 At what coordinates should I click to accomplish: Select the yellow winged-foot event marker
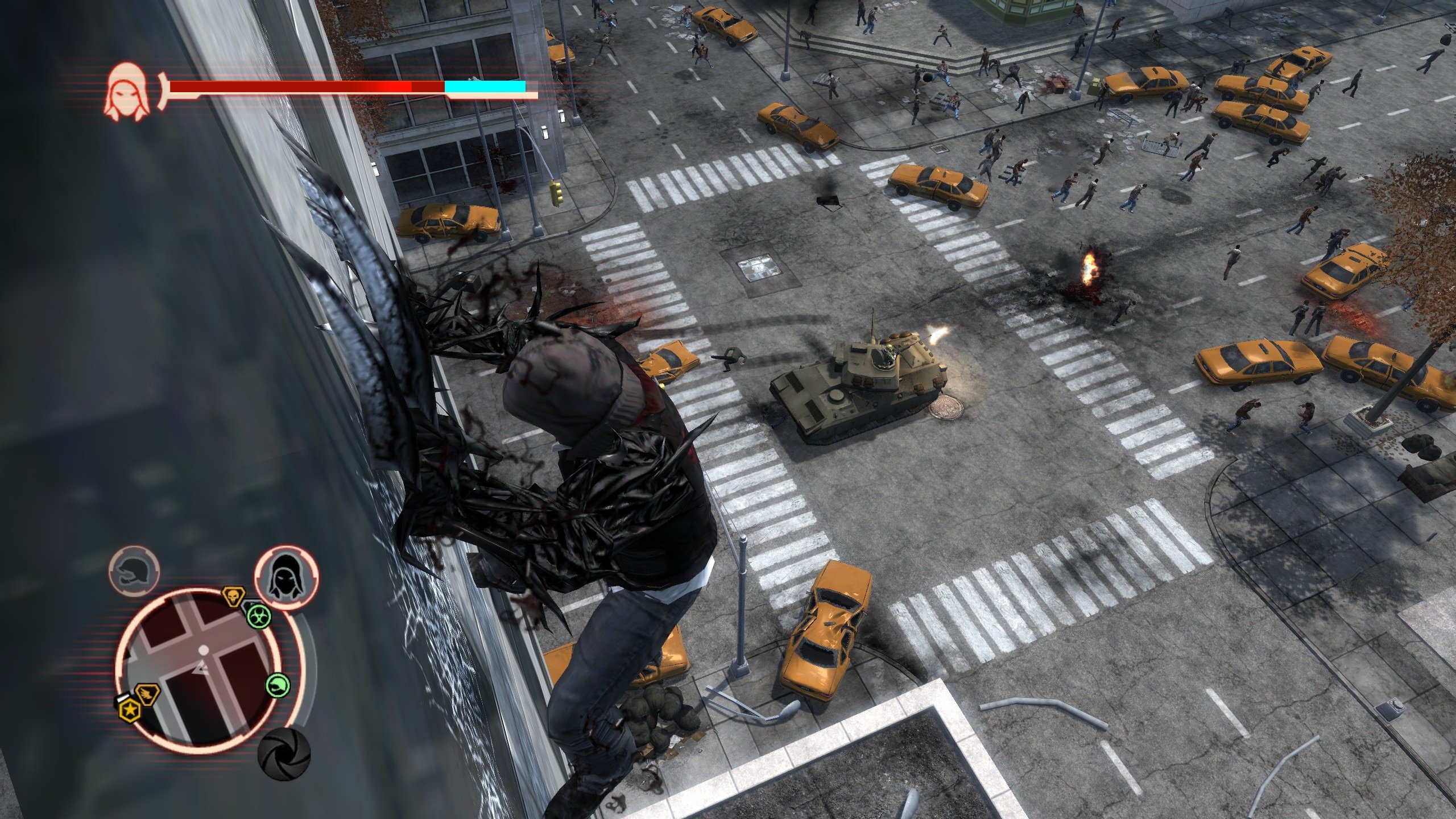(x=147, y=694)
